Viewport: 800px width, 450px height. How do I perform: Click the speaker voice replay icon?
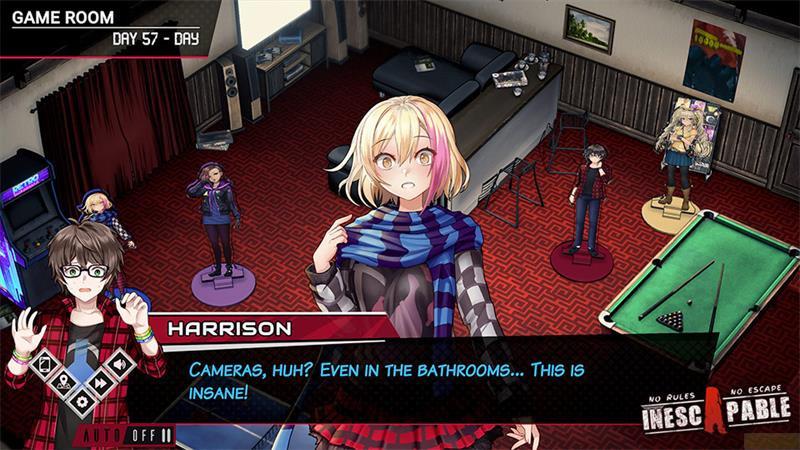pos(118,365)
